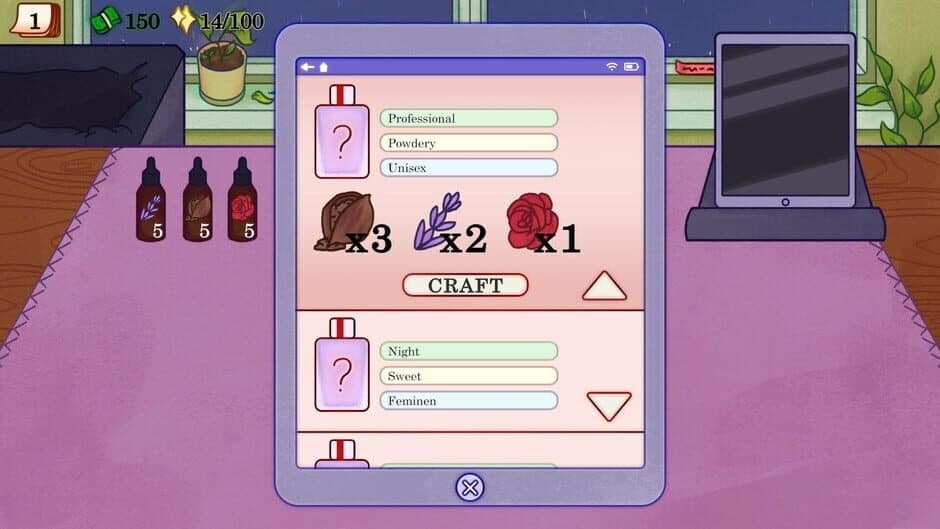This screenshot has height=529, width=940.
Task: Go back using the tablet's left arrow
Action: point(307,67)
